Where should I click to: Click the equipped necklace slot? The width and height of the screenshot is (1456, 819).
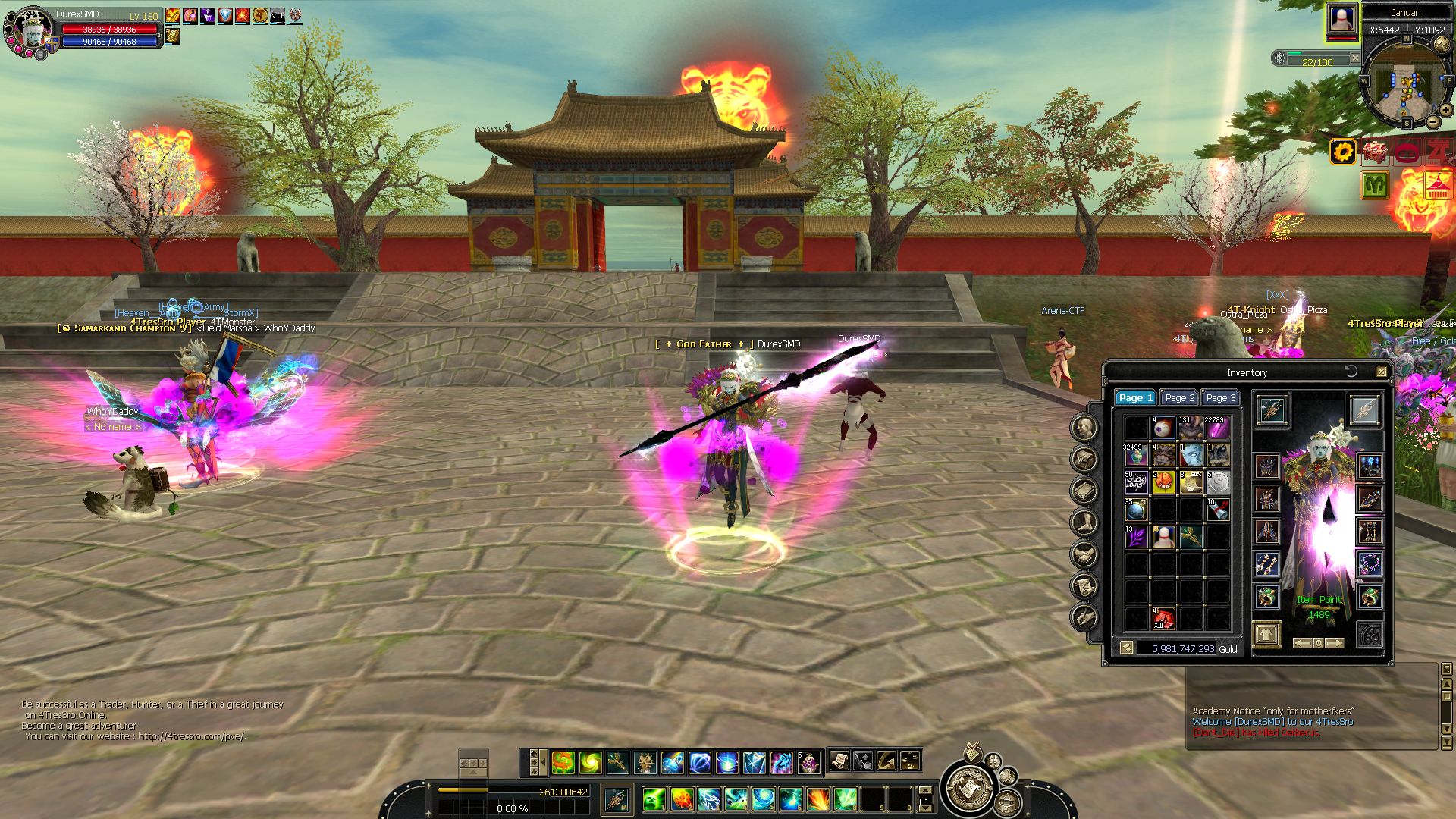(1370, 563)
